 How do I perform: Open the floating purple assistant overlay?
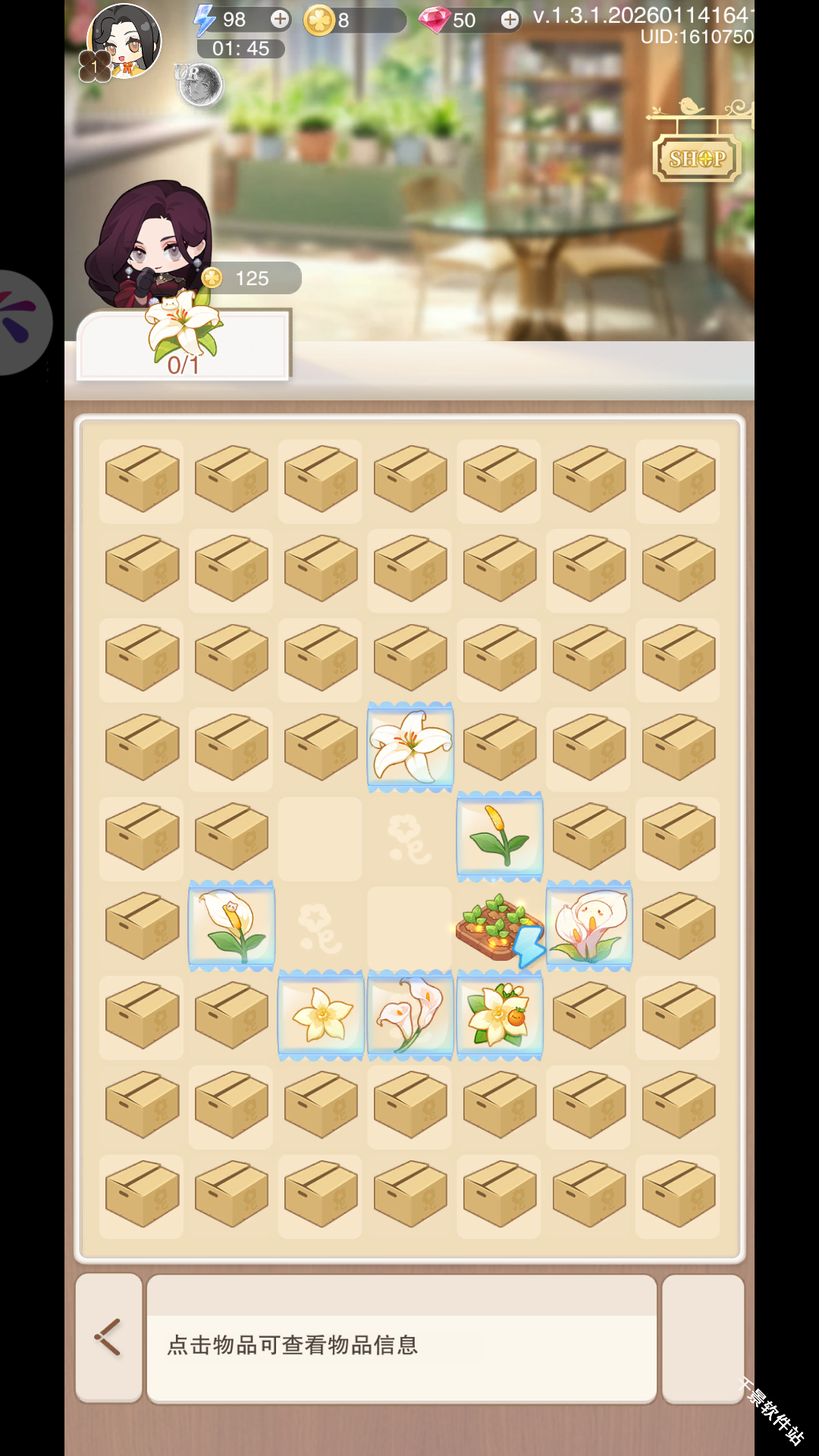(x=21, y=322)
